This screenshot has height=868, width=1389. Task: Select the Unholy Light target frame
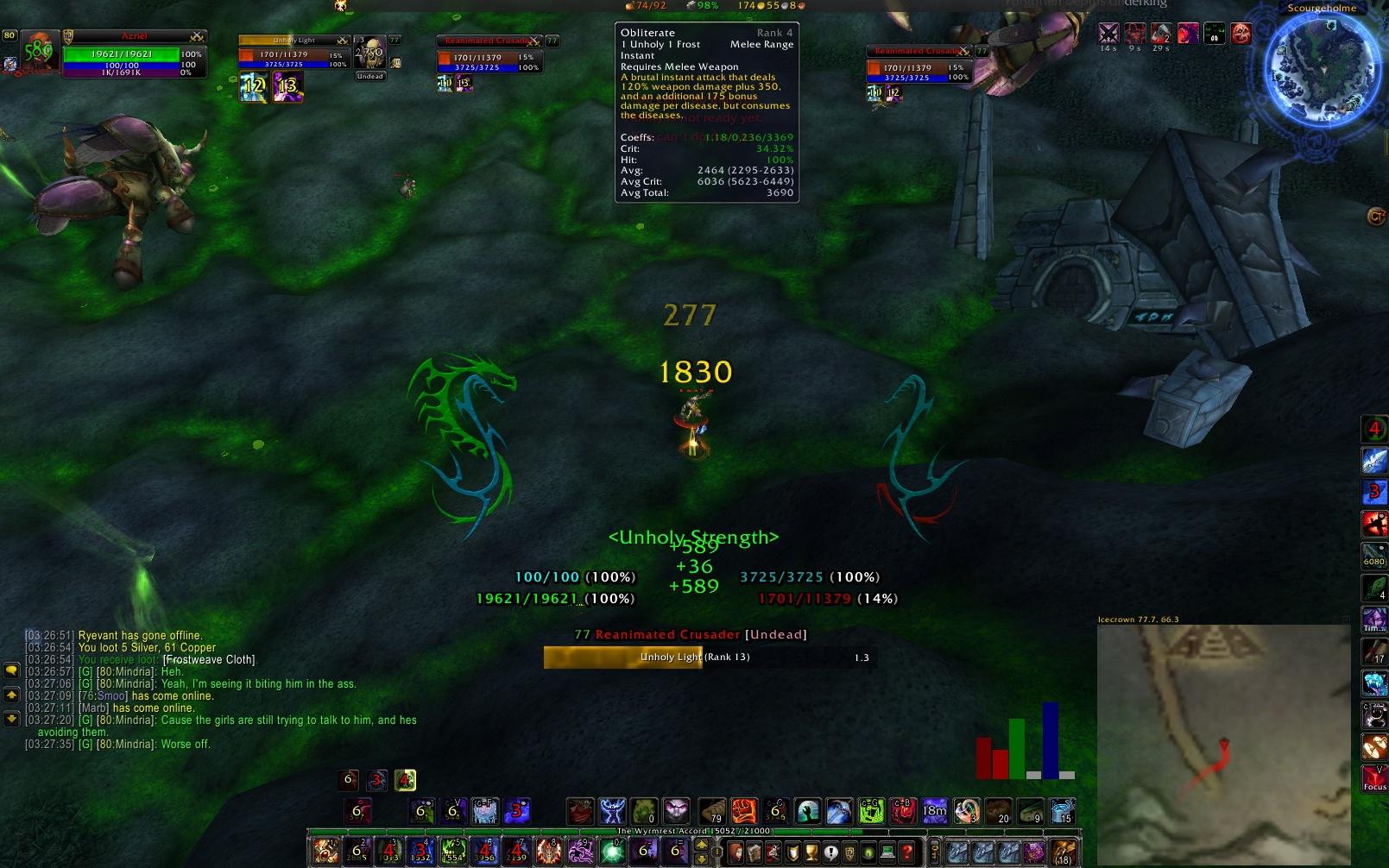coord(292,53)
